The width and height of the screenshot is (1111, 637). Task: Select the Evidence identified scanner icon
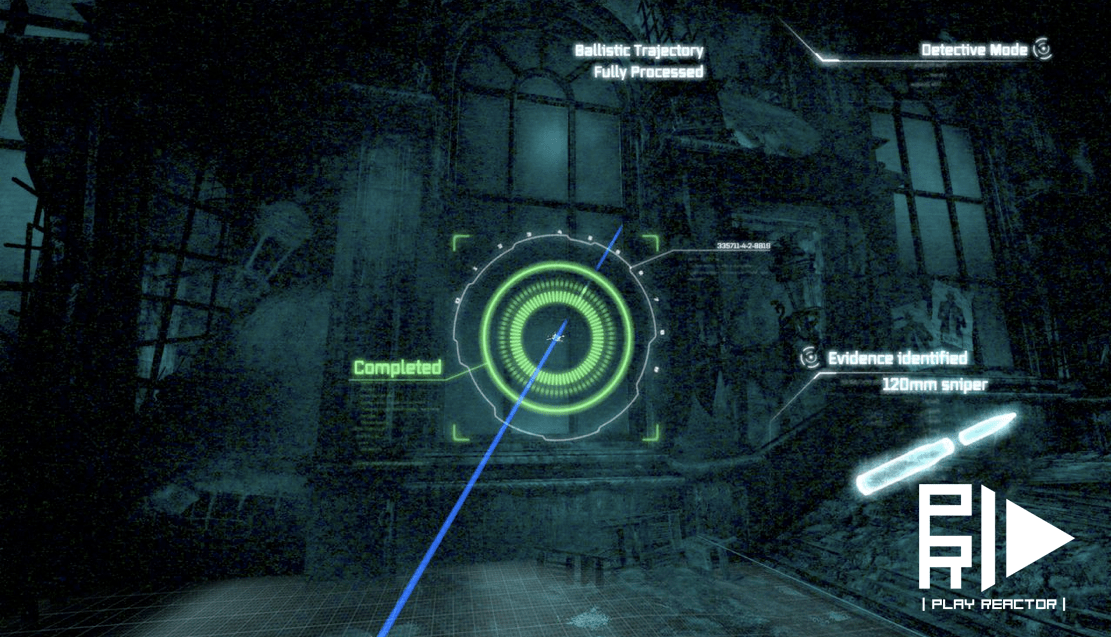[810, 357]
